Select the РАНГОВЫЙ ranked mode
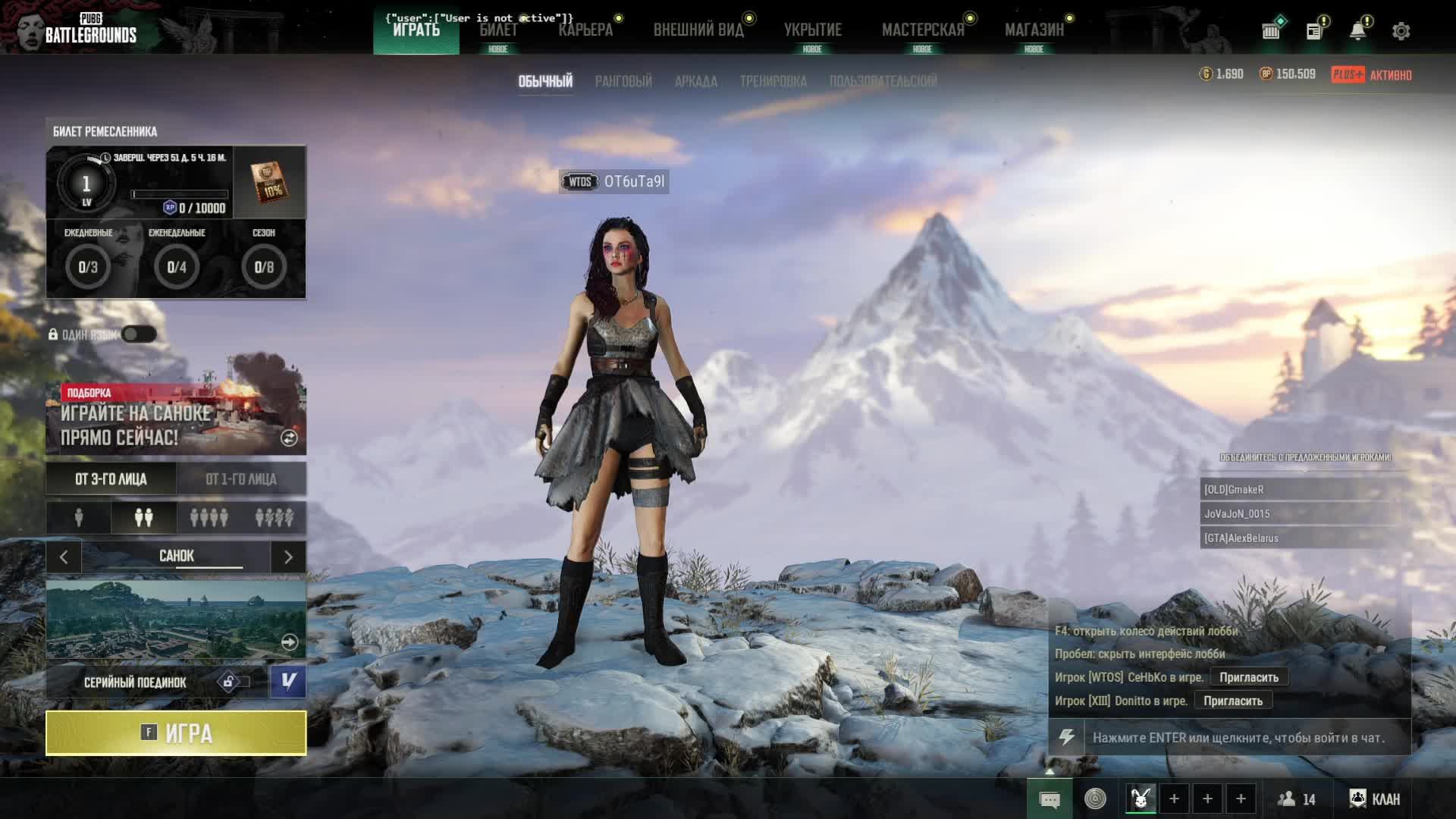Image resolution: width=1456 pixels, height=819 pixels. coord(623,81)
